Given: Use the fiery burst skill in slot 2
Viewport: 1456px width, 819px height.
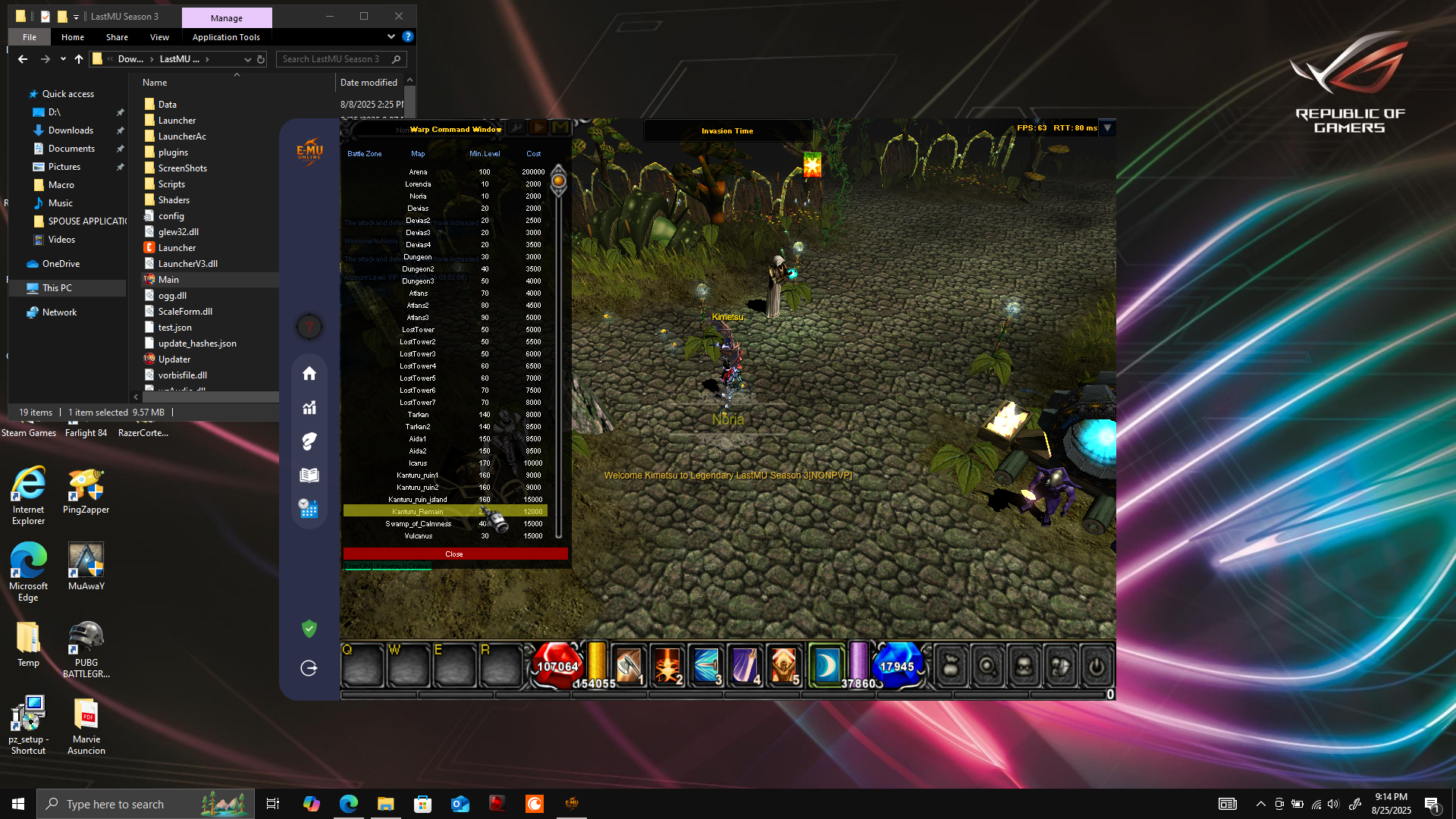Looking at the screenshot, I should [667, 665].
